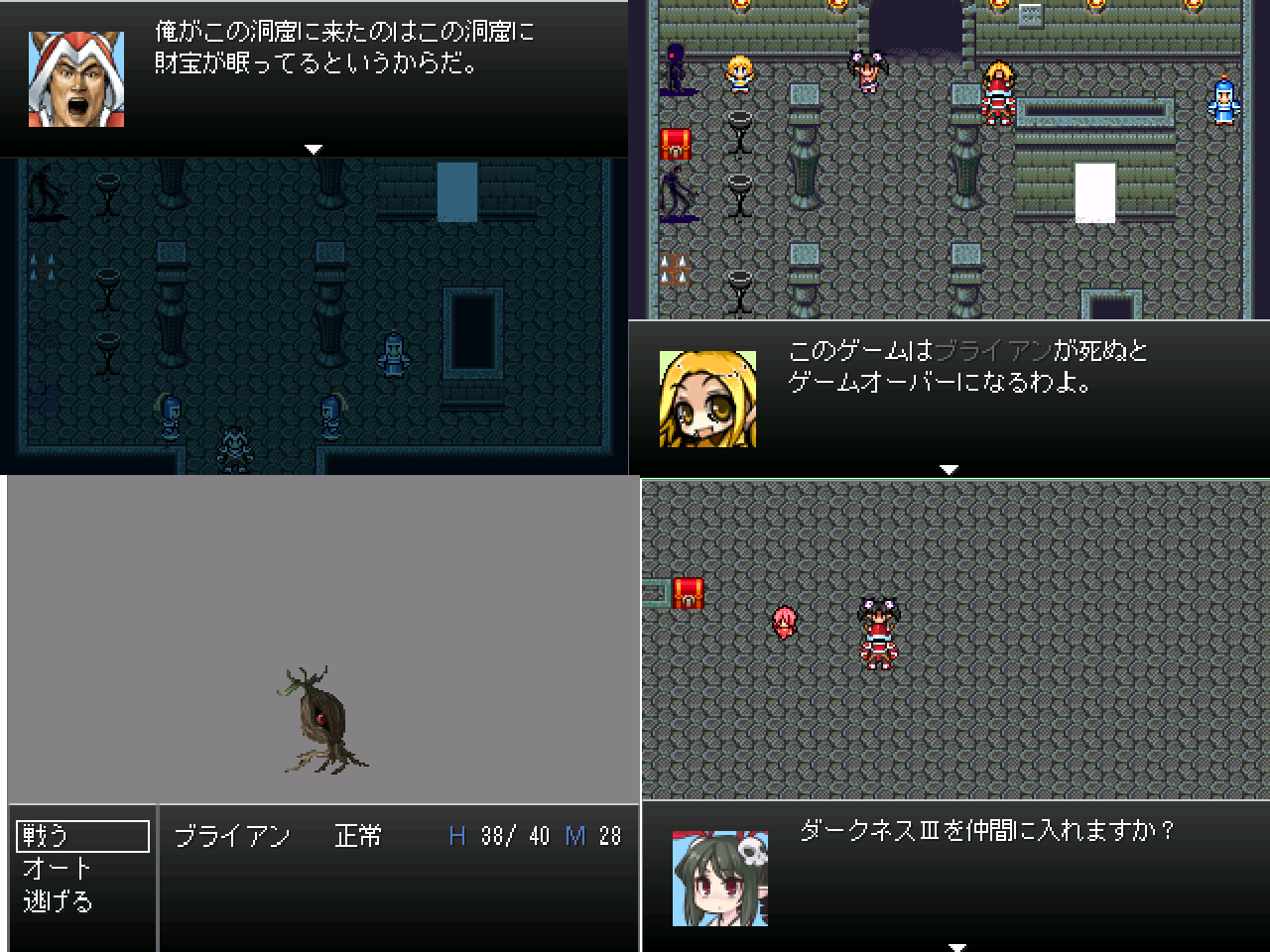Click the red-robed priest character sprite
The width and height of the screenshot is (1270, 952).
(998, 94)
